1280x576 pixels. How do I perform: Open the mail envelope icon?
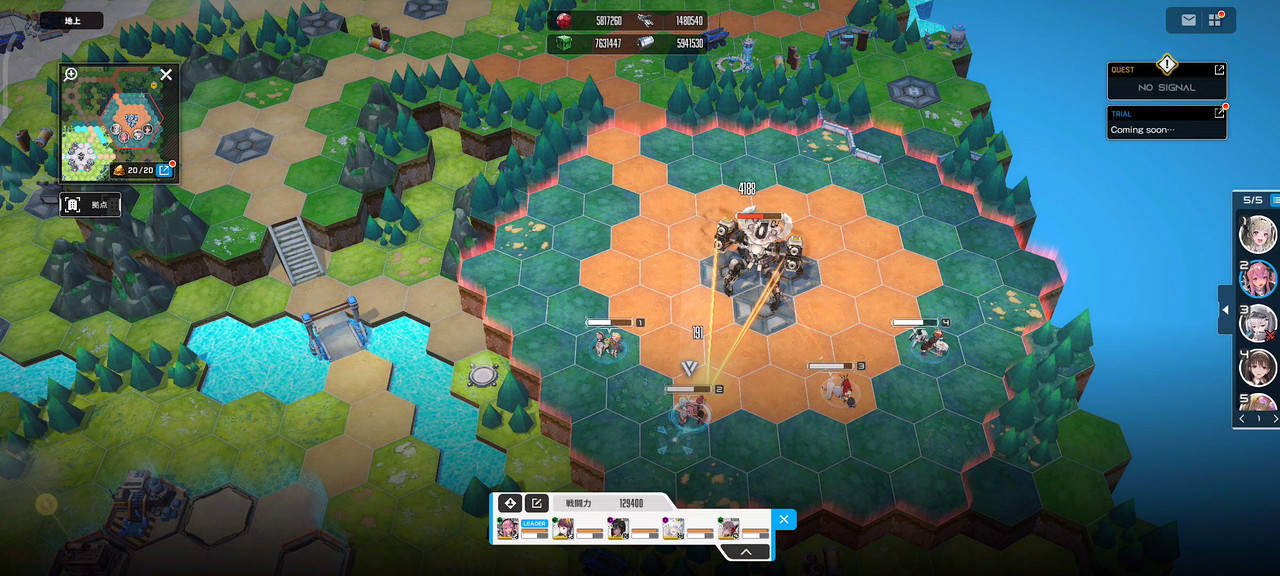1189,20
